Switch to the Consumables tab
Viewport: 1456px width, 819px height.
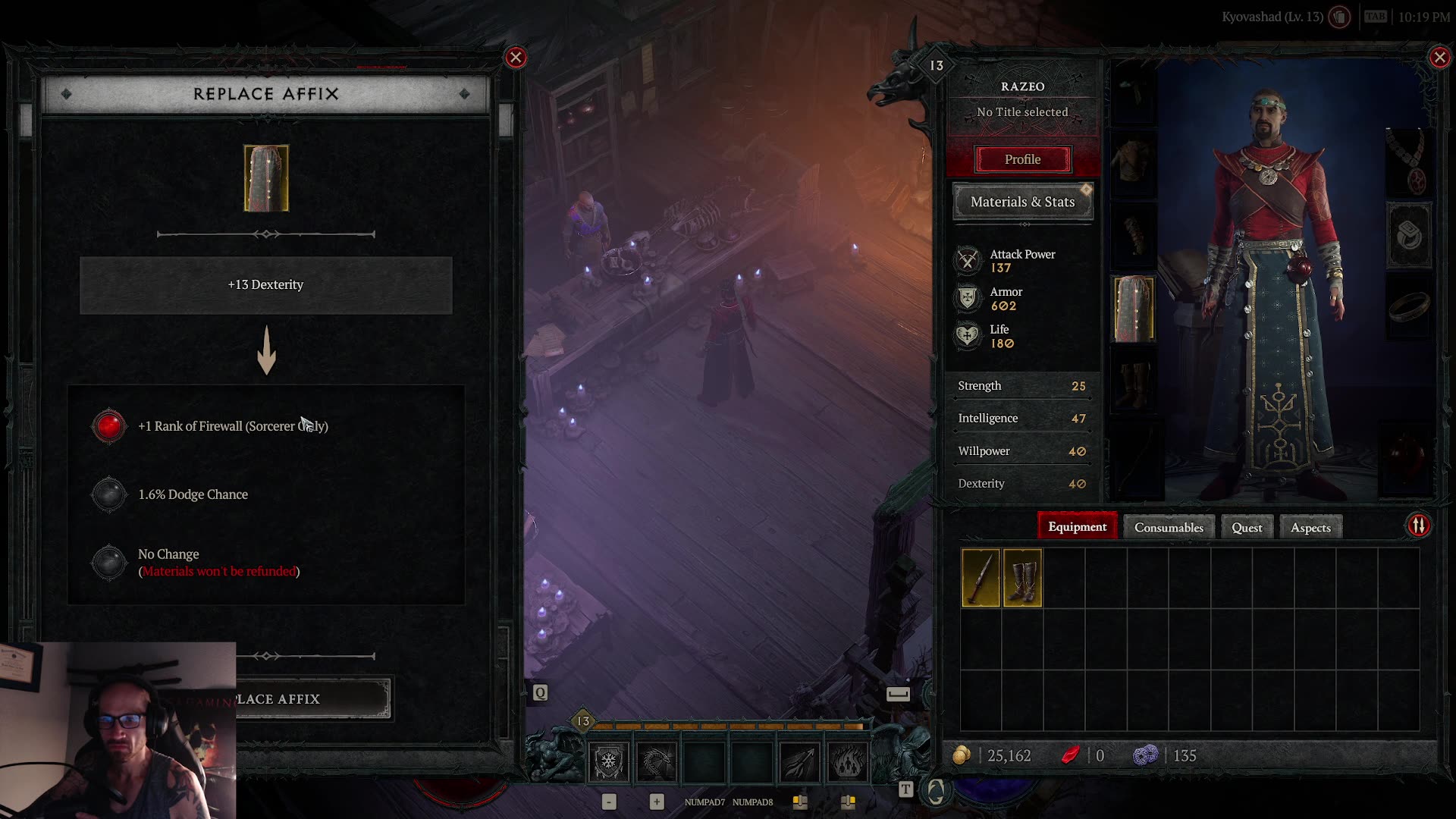[1168, 526]
